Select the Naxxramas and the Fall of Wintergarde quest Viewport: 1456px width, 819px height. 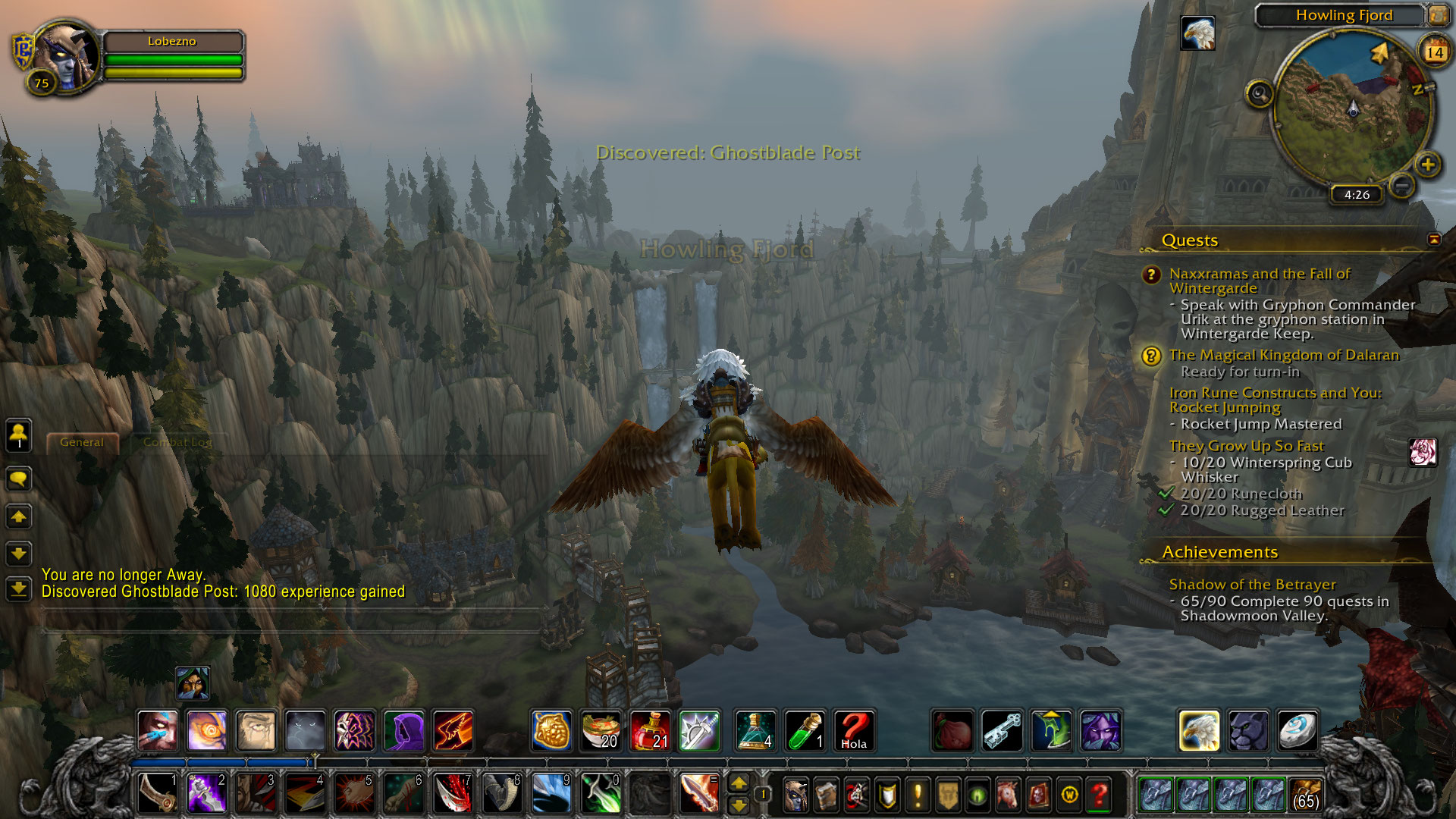[x=1259, y=281]
